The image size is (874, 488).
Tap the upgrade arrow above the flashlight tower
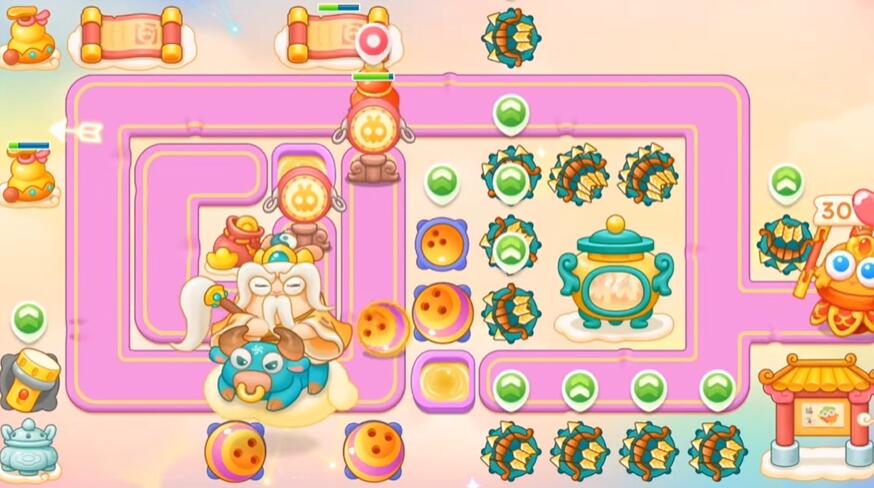pos(29,320)
